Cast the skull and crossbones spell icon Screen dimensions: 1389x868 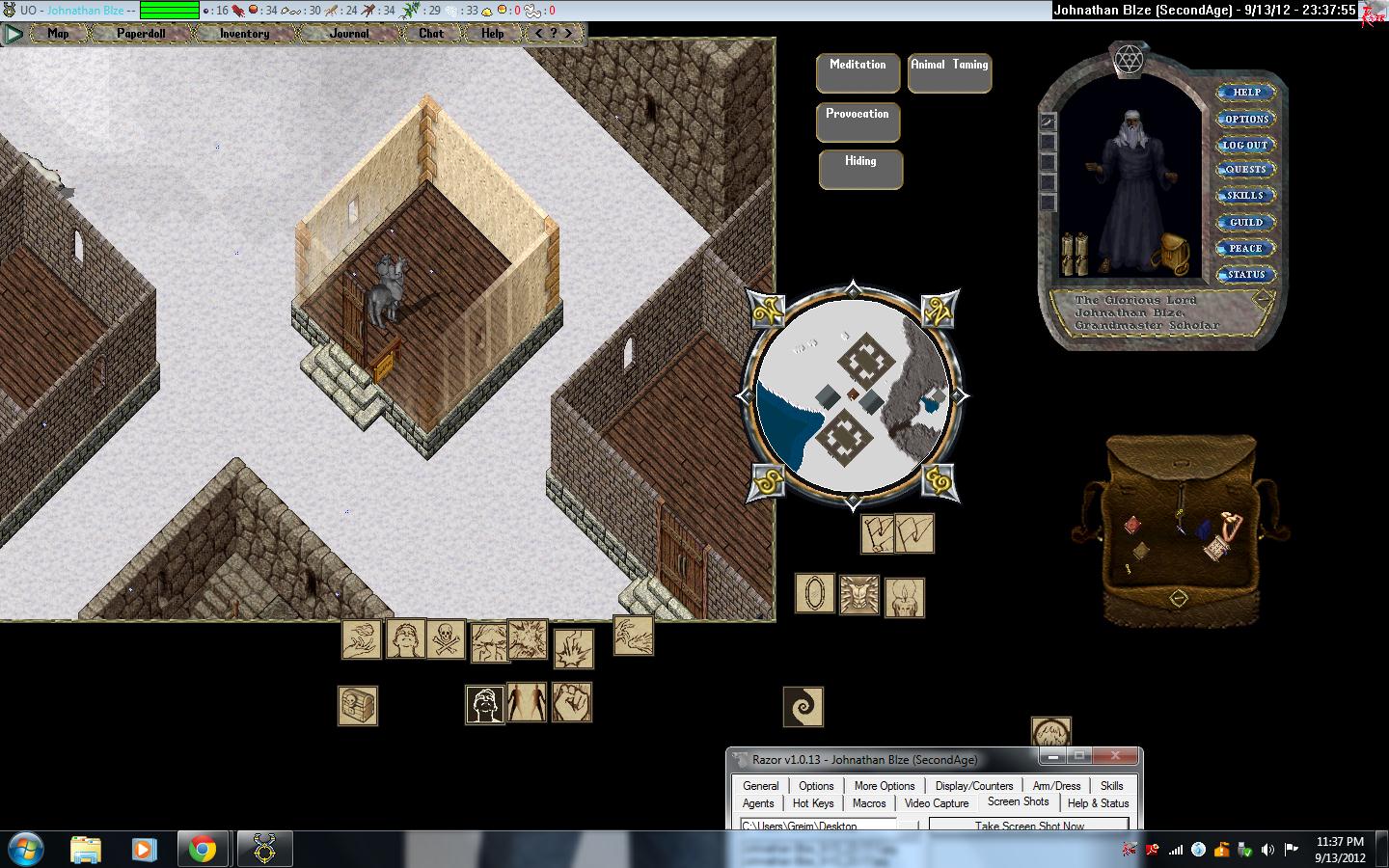coord(446,639)
